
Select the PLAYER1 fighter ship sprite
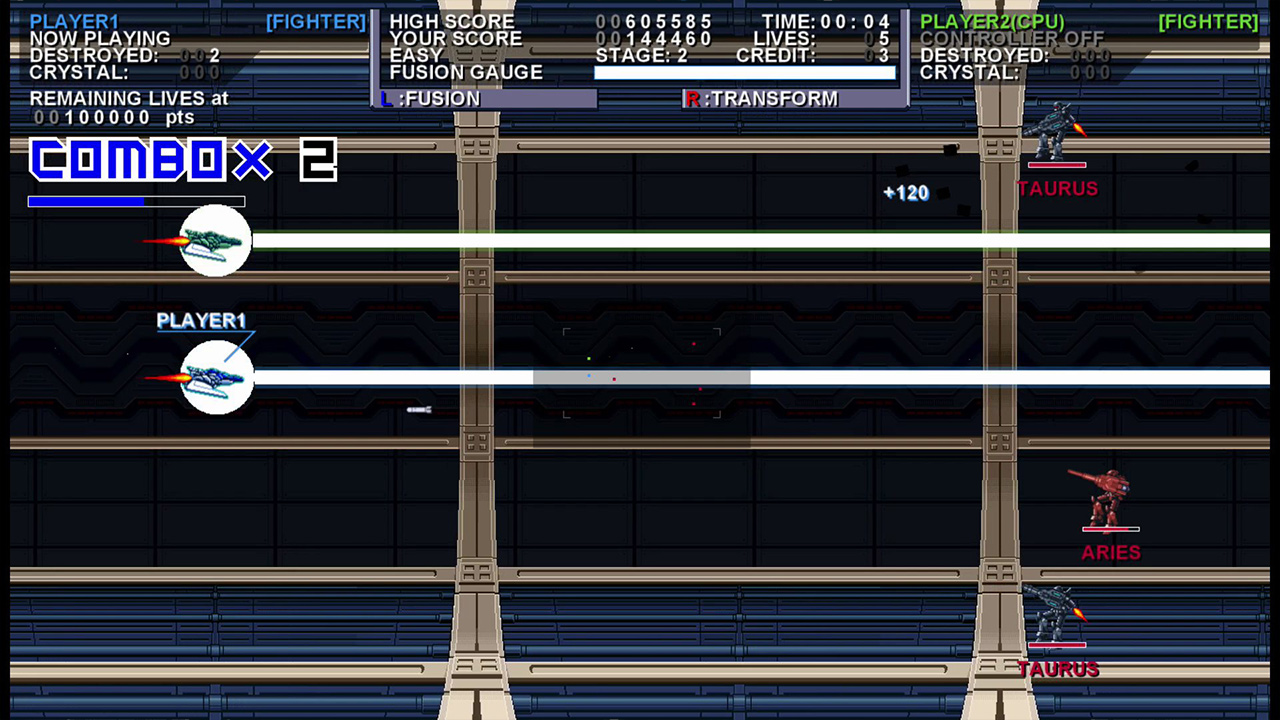click(x=215, y=377)
